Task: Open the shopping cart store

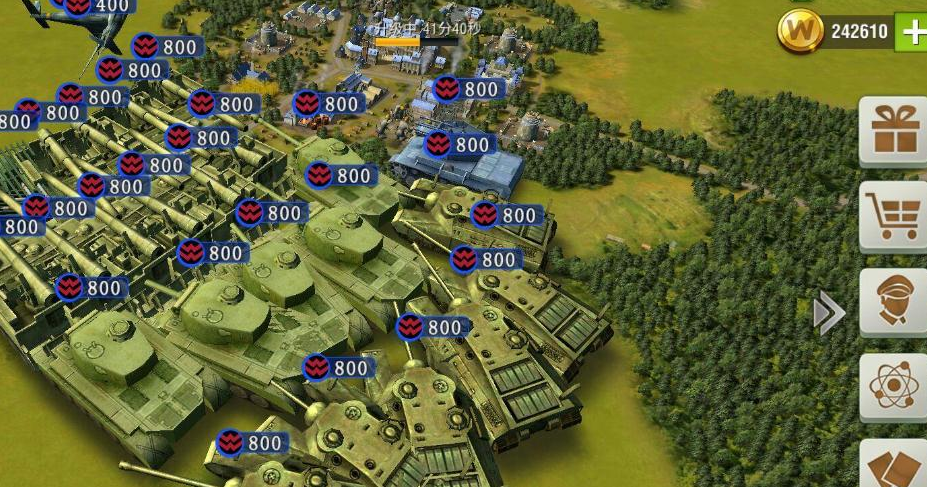Action: 894,214
